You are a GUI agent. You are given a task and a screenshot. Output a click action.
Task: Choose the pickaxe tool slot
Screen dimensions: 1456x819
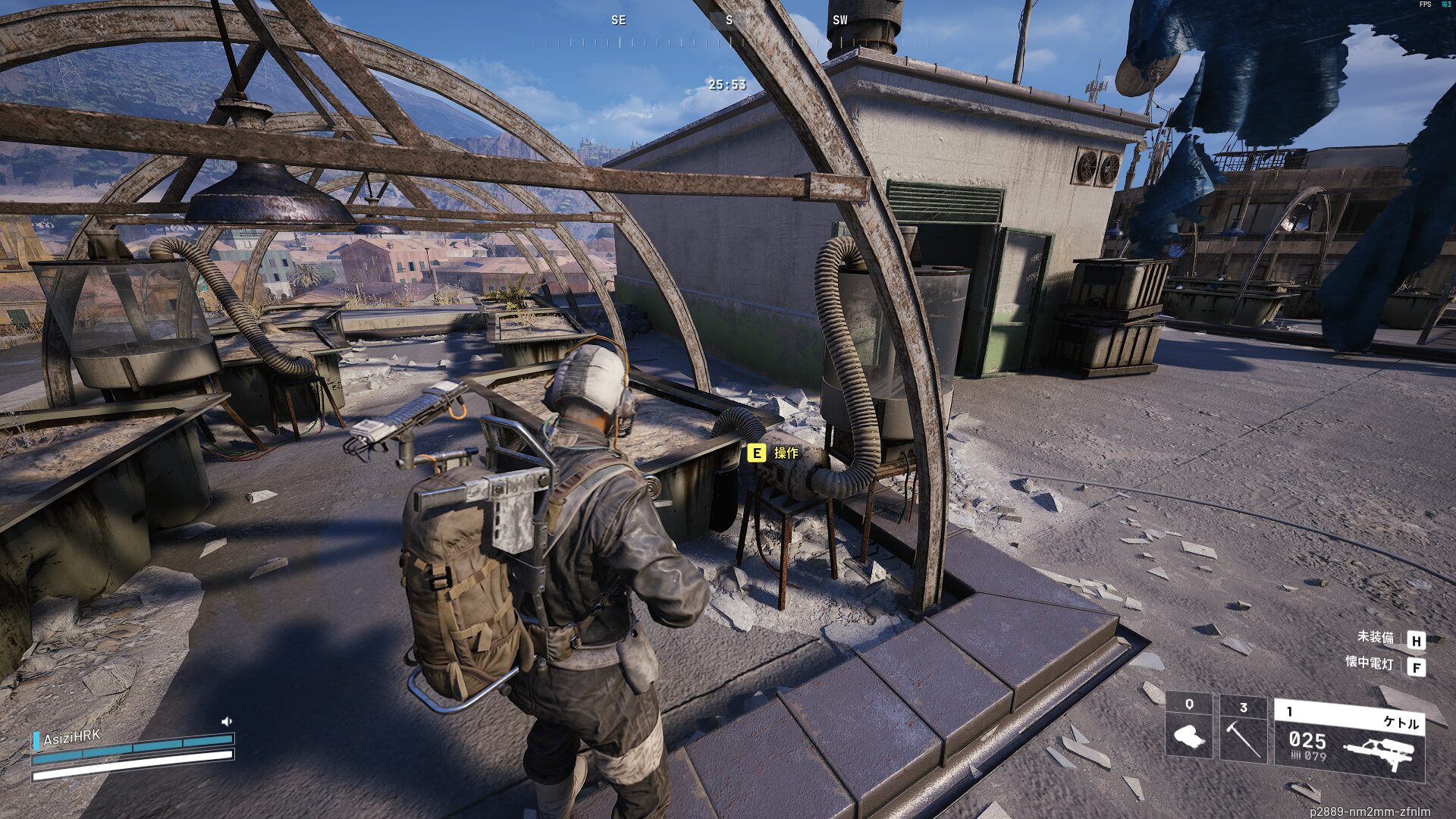coord(1243,730)
